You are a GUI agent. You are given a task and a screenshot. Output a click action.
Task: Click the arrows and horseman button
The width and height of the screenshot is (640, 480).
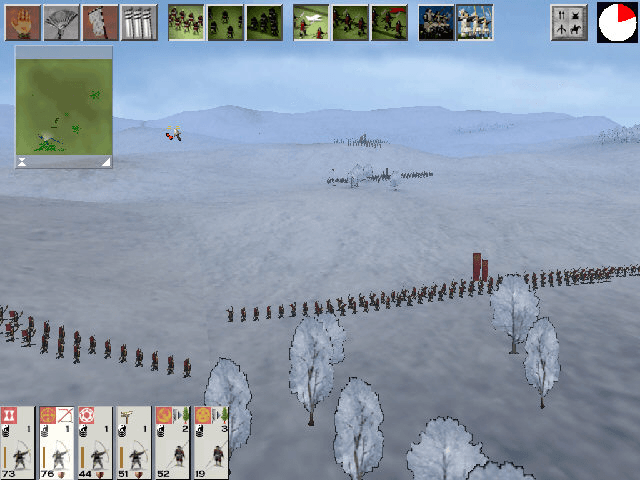tap(568, 22)
